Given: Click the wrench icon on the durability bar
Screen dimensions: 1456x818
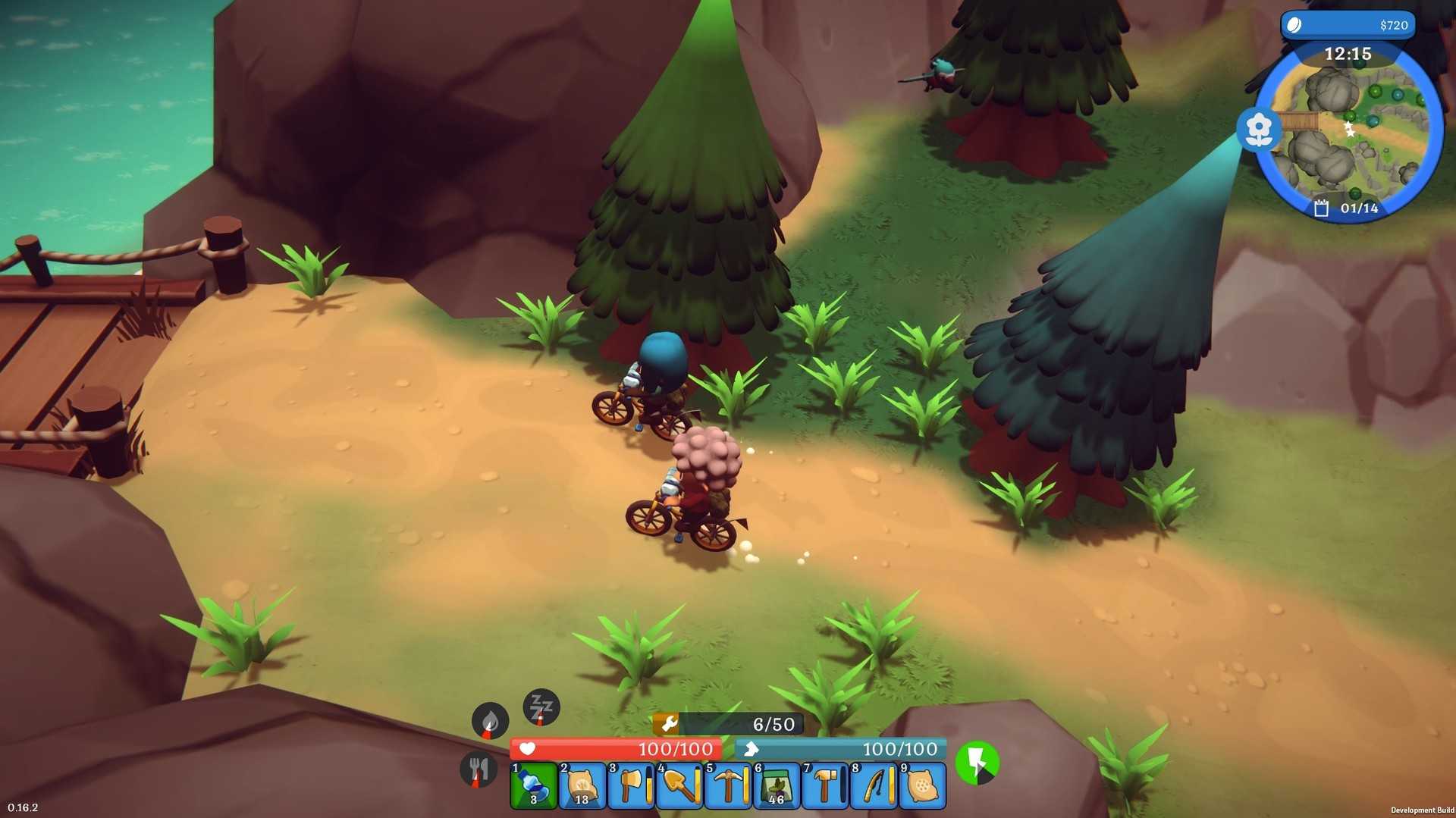Looking at the screenshot, I should 670,725.
